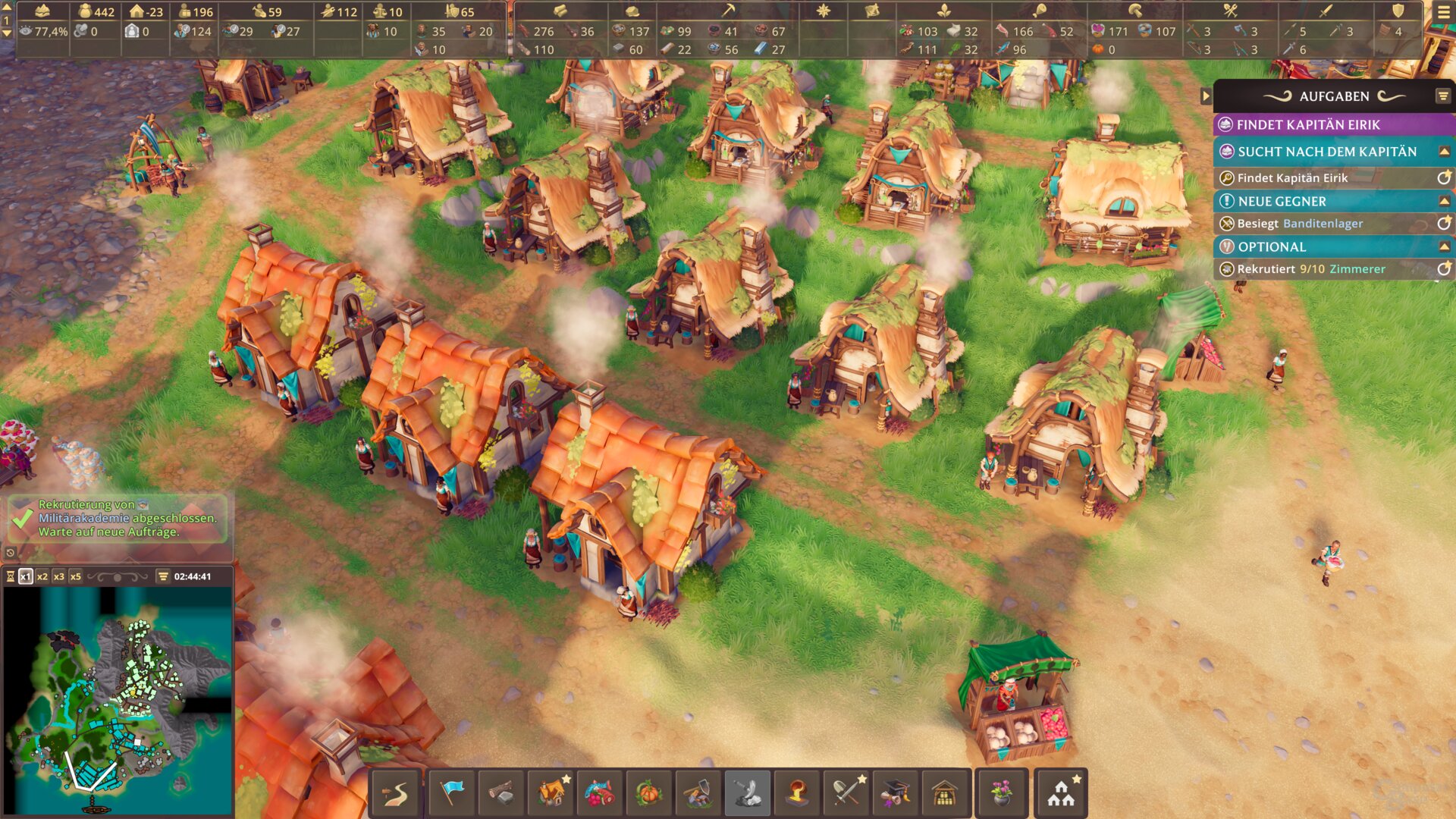
Task: Set game speed to x5
Action: pos(76,576)
